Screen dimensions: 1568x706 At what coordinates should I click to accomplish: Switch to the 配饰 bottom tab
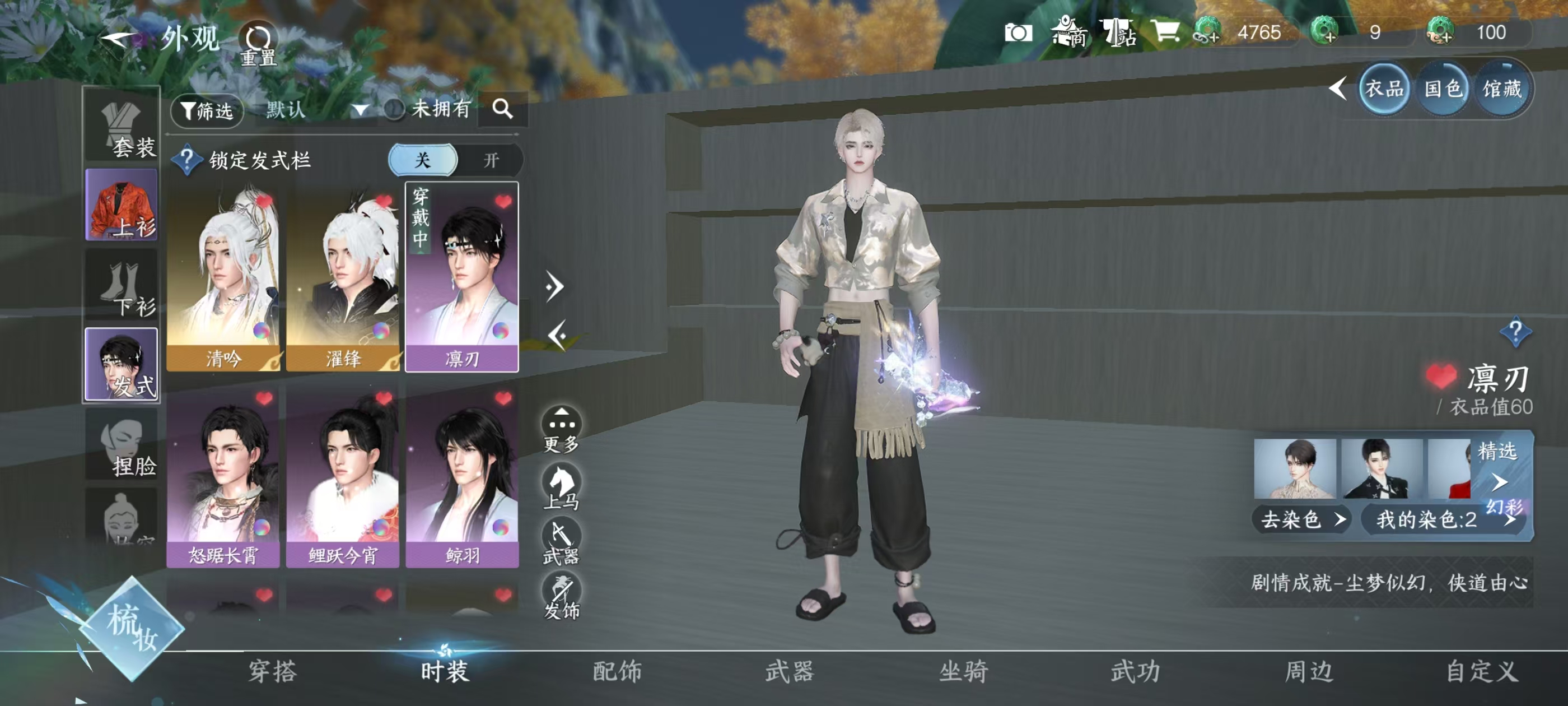617,671
